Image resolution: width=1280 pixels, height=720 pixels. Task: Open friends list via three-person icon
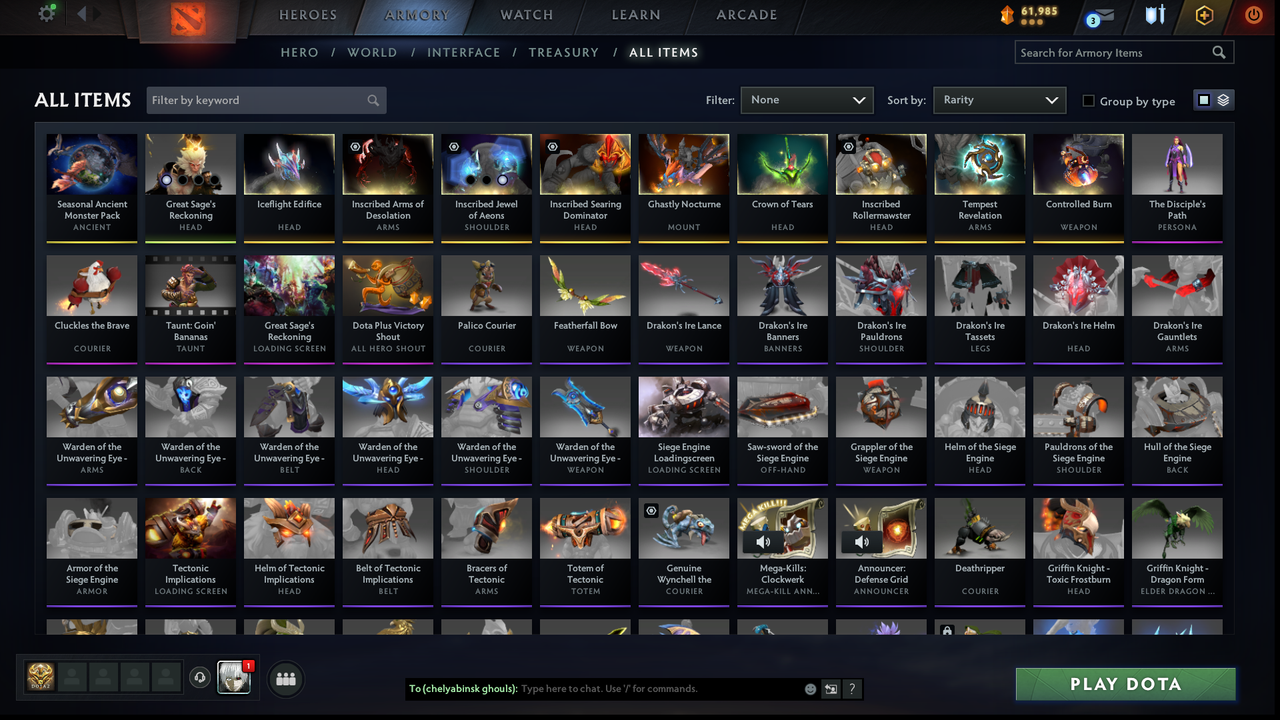tap(287, 678)
